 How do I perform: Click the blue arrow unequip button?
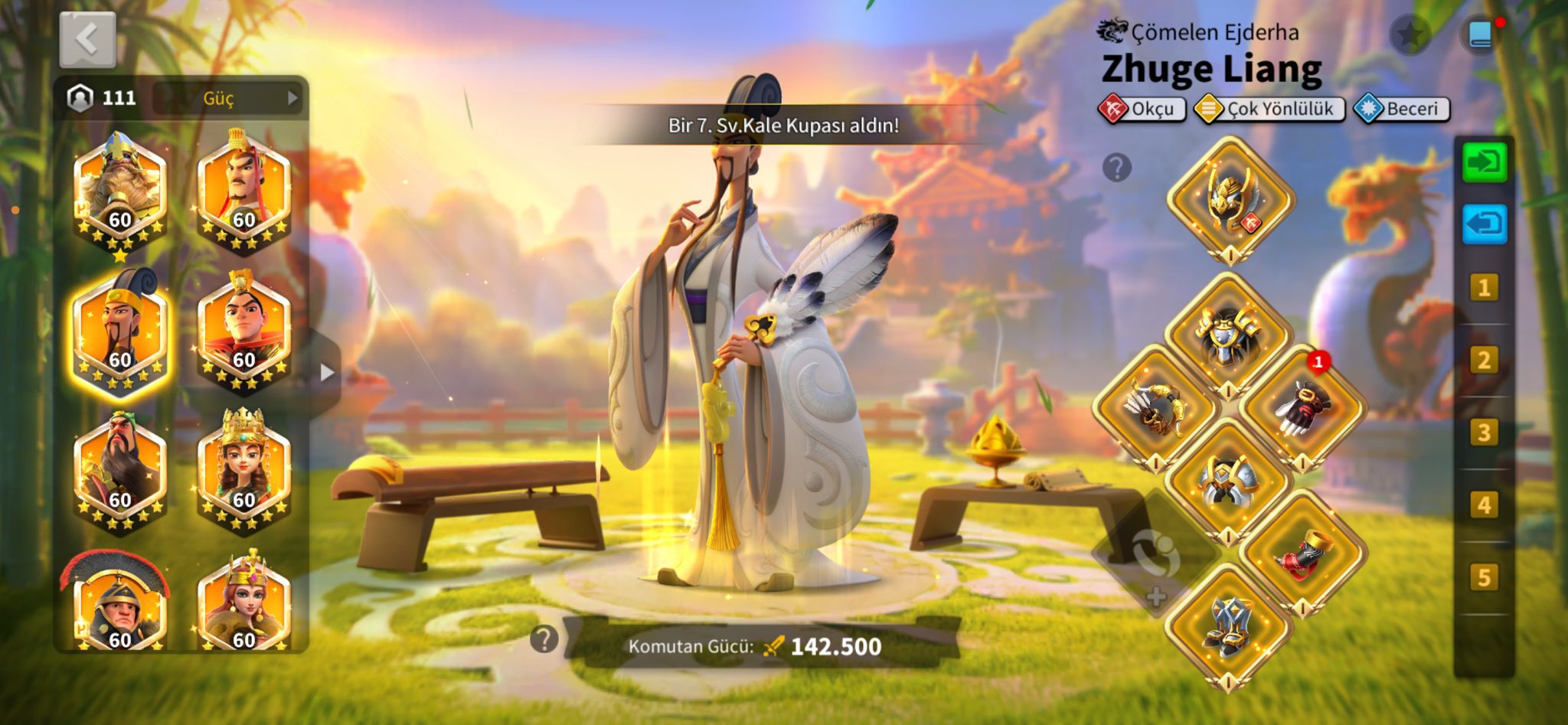coord(1484,225)
